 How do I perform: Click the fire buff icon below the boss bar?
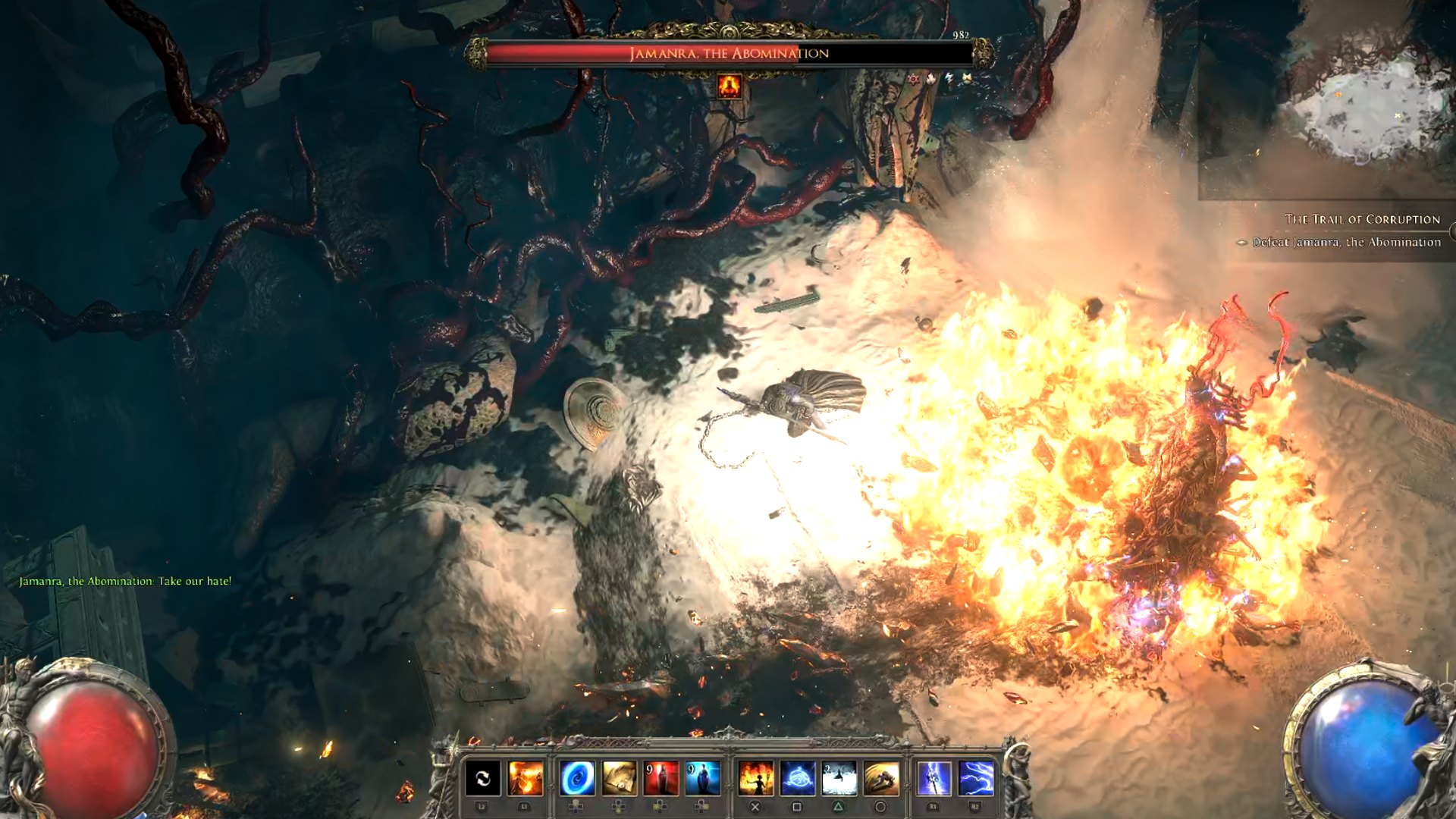coord(730,86)
